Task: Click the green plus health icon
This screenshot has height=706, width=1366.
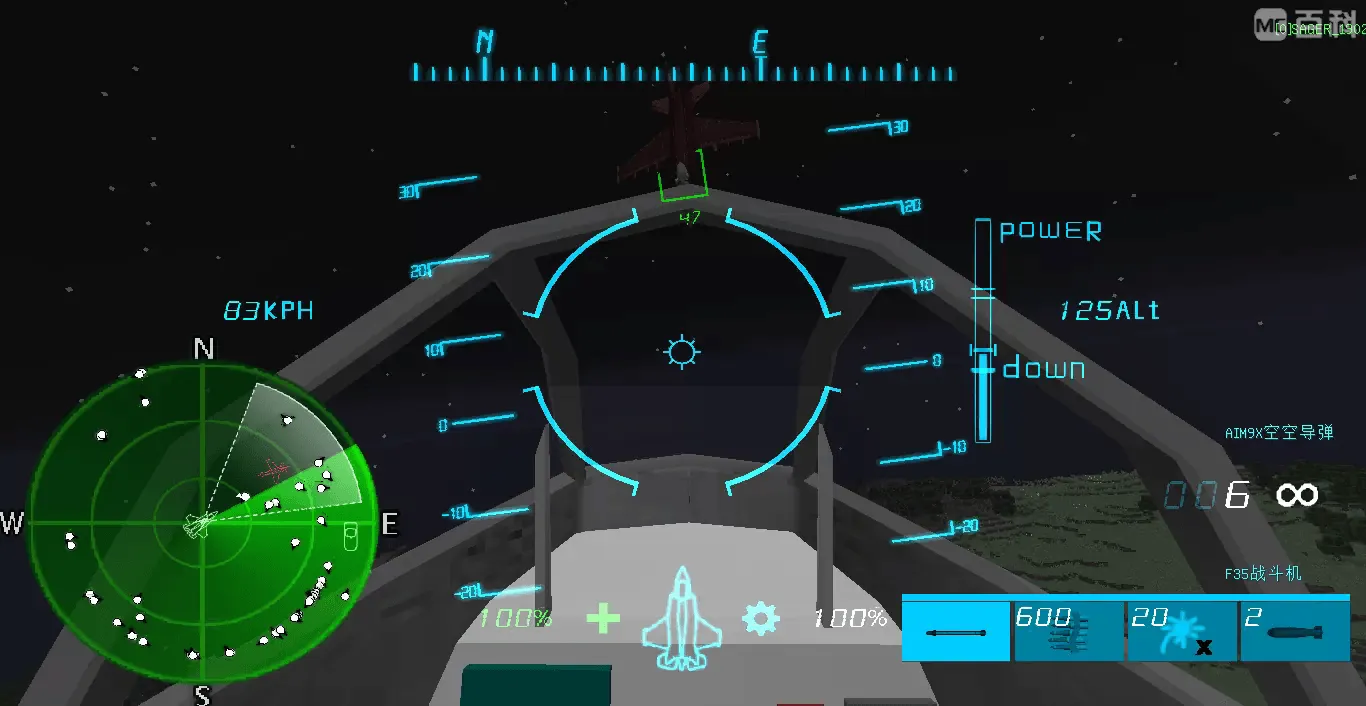Action: pyautogui.click(x=603, y=619)
